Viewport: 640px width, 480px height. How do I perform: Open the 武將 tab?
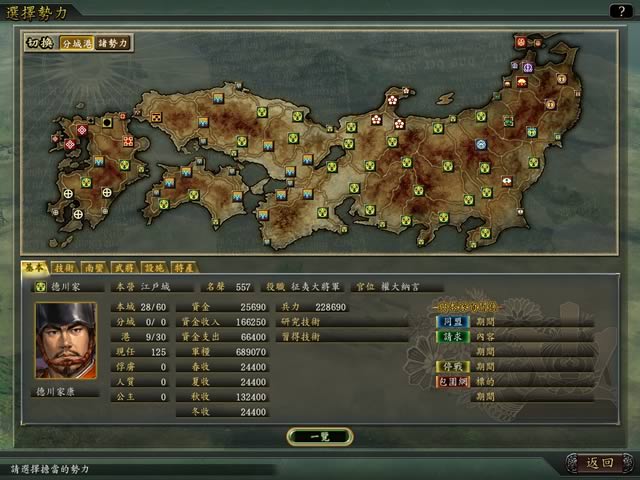(124, 267)
